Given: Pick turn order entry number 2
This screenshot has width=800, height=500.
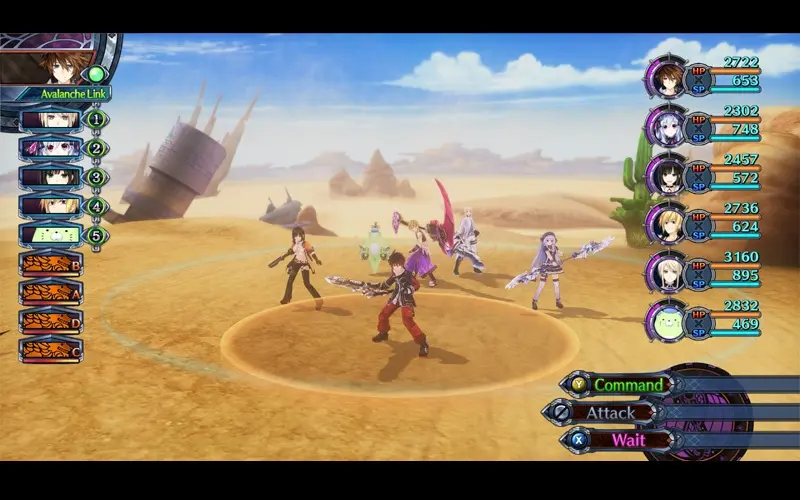Looking at the screenshot, I should (50, 149).
